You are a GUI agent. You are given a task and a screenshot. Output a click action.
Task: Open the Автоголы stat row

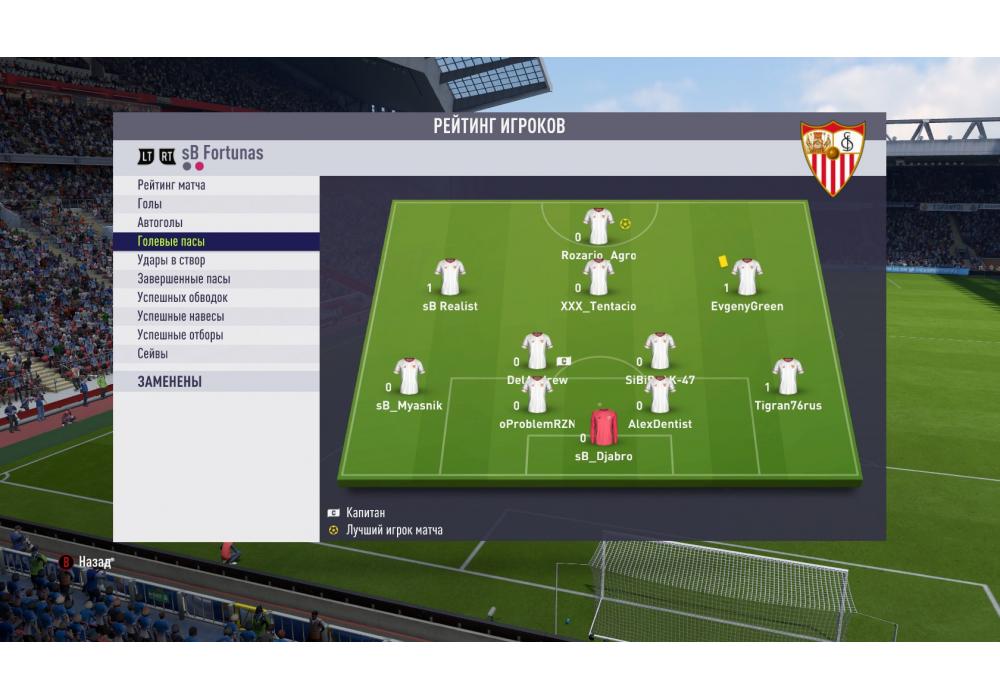click(215, 223)
